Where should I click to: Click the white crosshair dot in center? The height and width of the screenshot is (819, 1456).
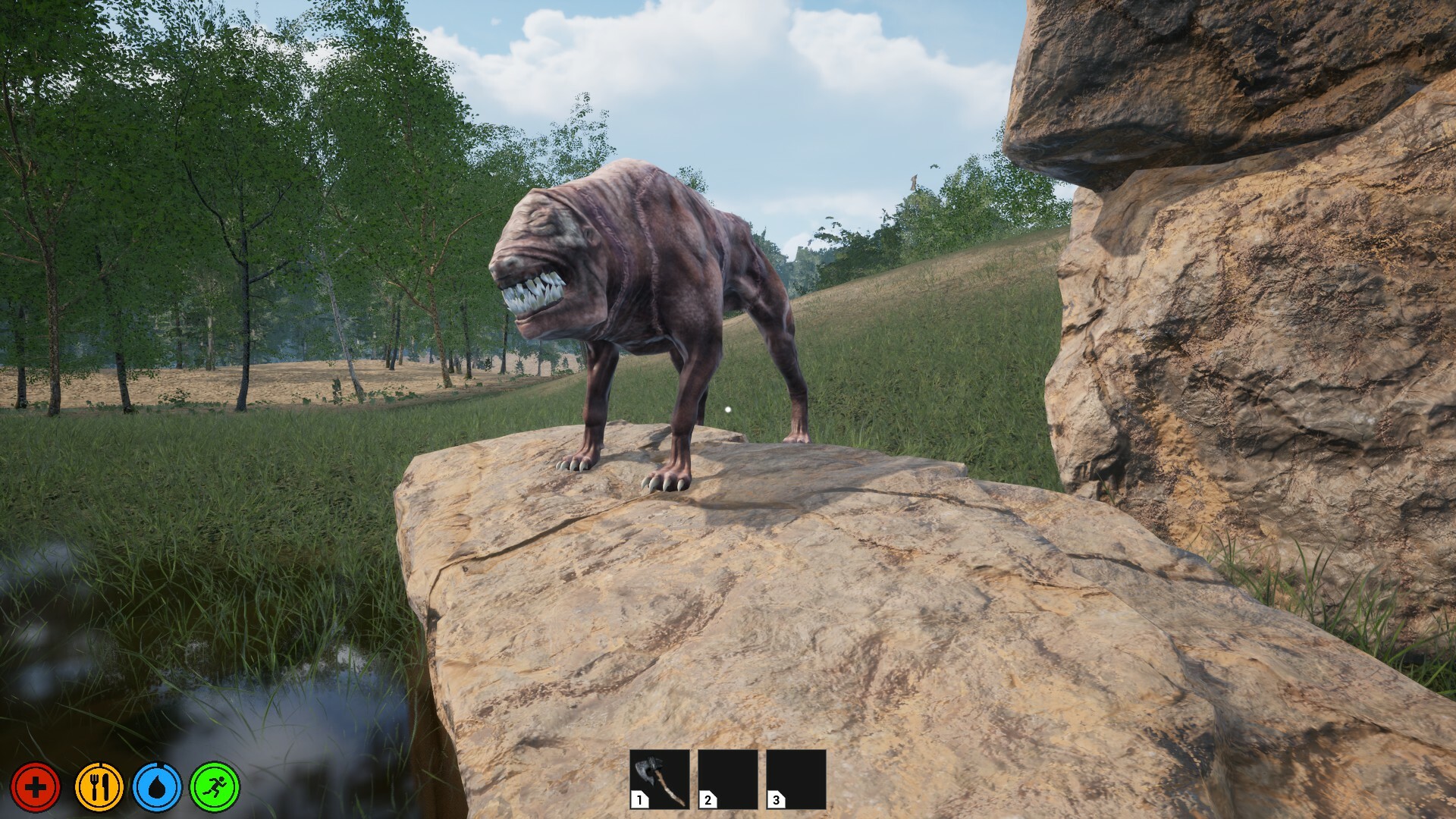(x=728, y=409)
